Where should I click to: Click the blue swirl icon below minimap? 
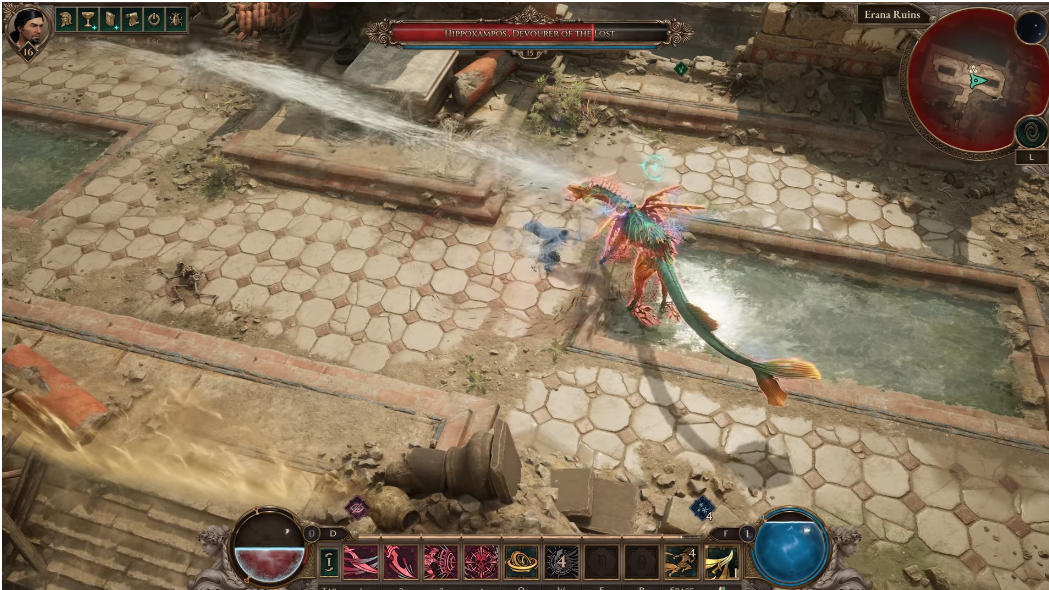click(1031, 131)
